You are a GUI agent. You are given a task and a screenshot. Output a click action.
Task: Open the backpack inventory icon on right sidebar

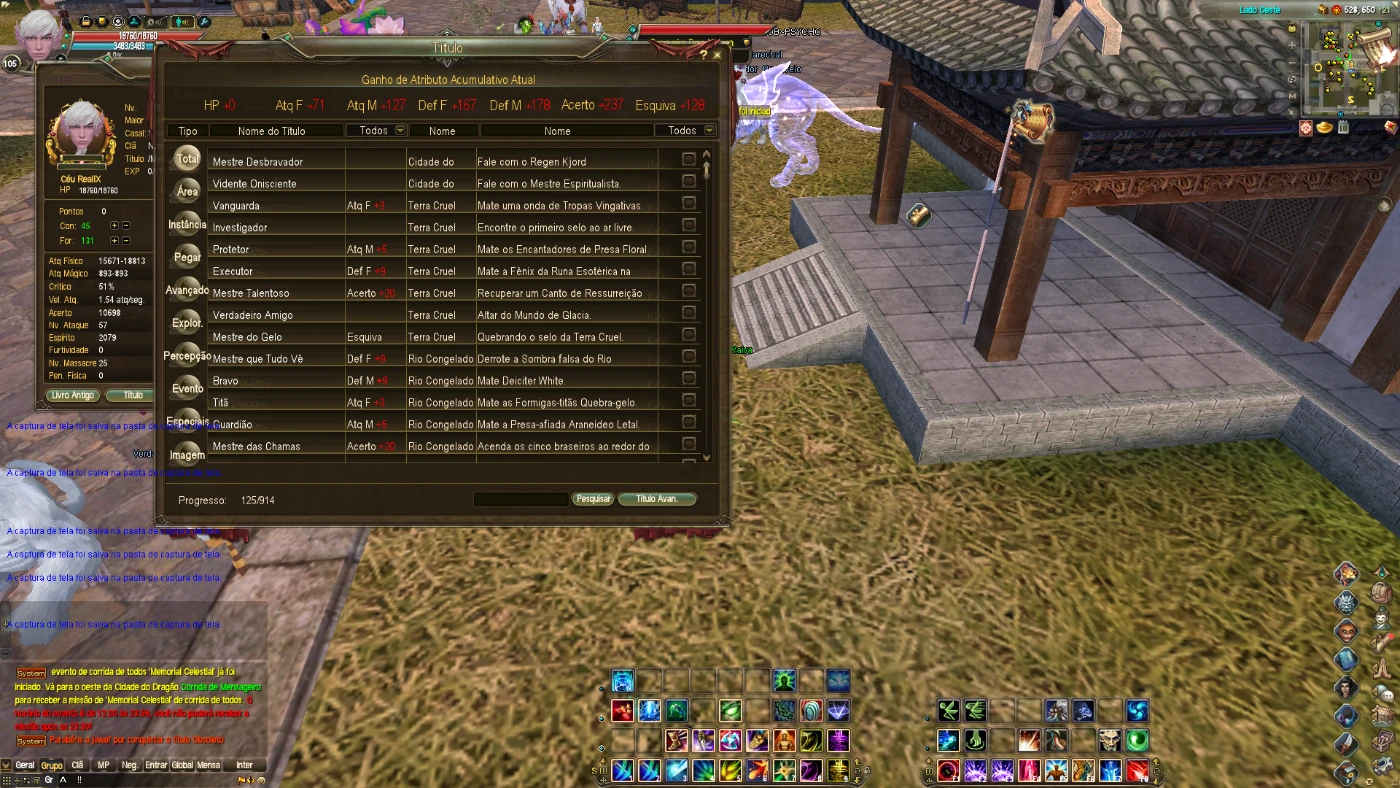1381,591
